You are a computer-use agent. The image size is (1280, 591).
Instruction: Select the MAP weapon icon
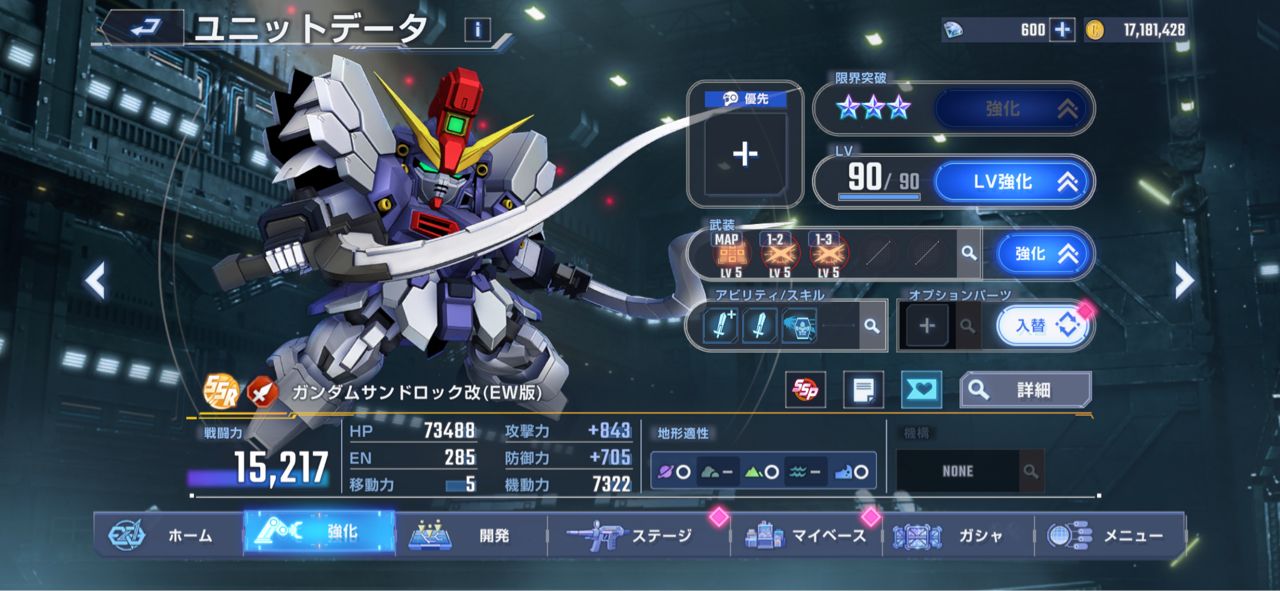727,254
